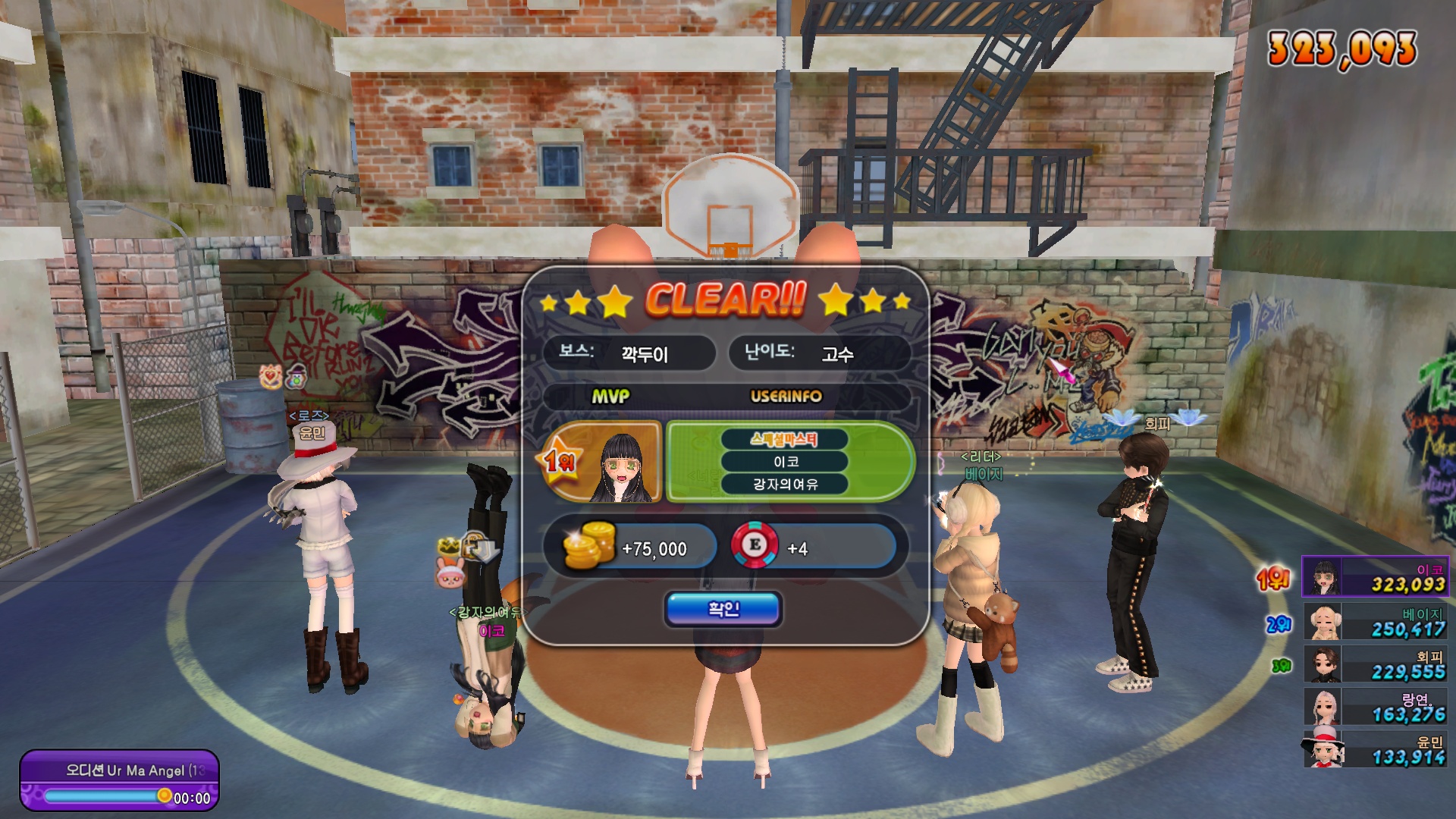Select 이코's first-place ranking row
The width and height of the screenshot is (1456, 819).
pyautogui.click(x=1374, y=576)
